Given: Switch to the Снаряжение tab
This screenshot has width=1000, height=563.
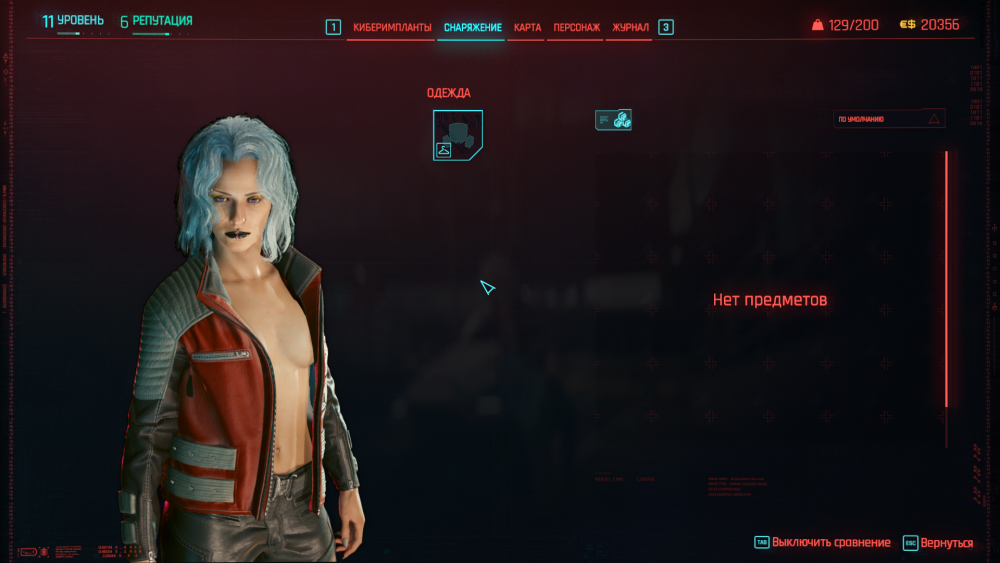Looking at the screenshot, I should (x=472, y=27).
